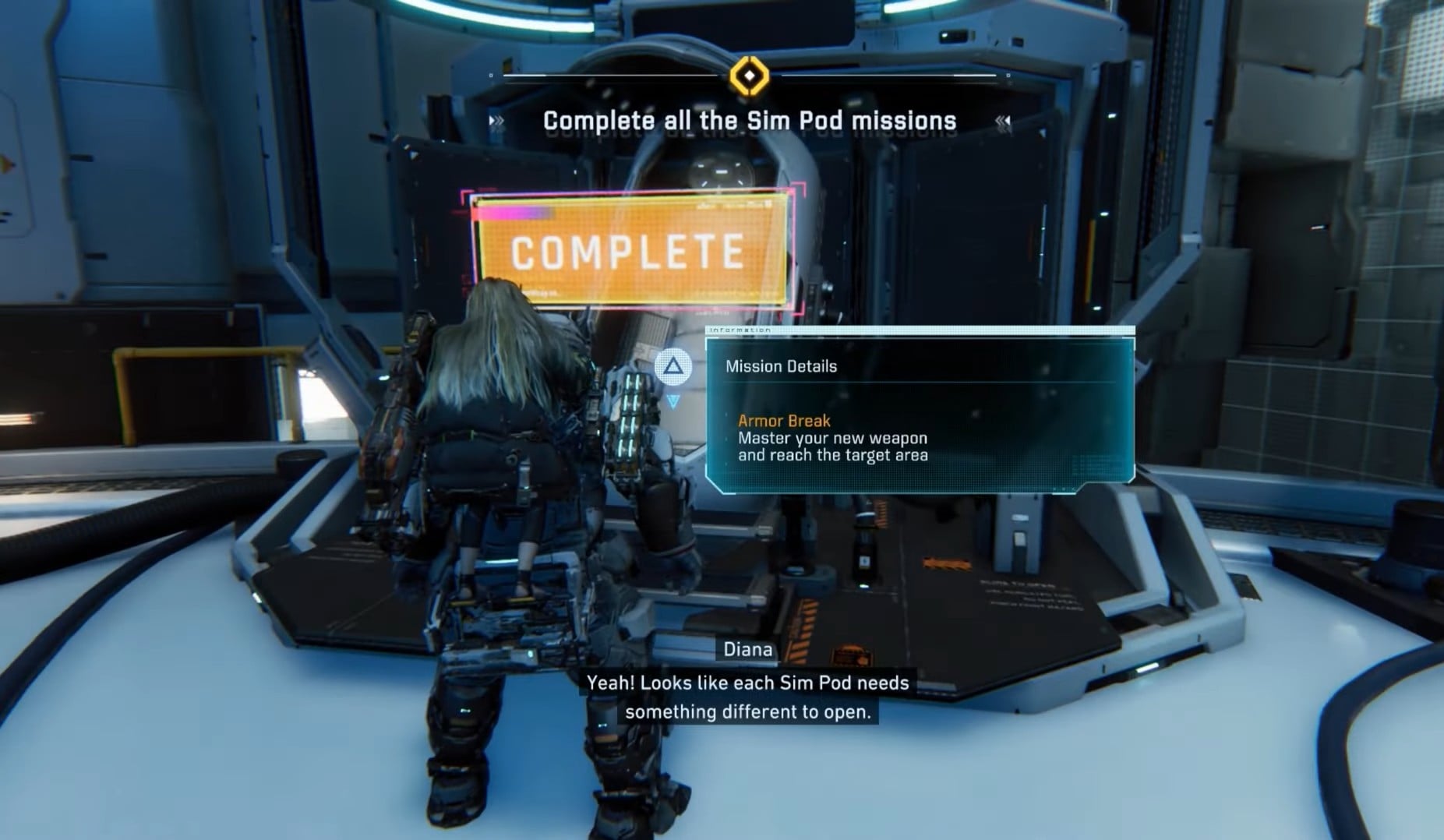Screen dimensions: 1444x840
Task: Expand the objective tracker header
Action: (x=749, y=121)
